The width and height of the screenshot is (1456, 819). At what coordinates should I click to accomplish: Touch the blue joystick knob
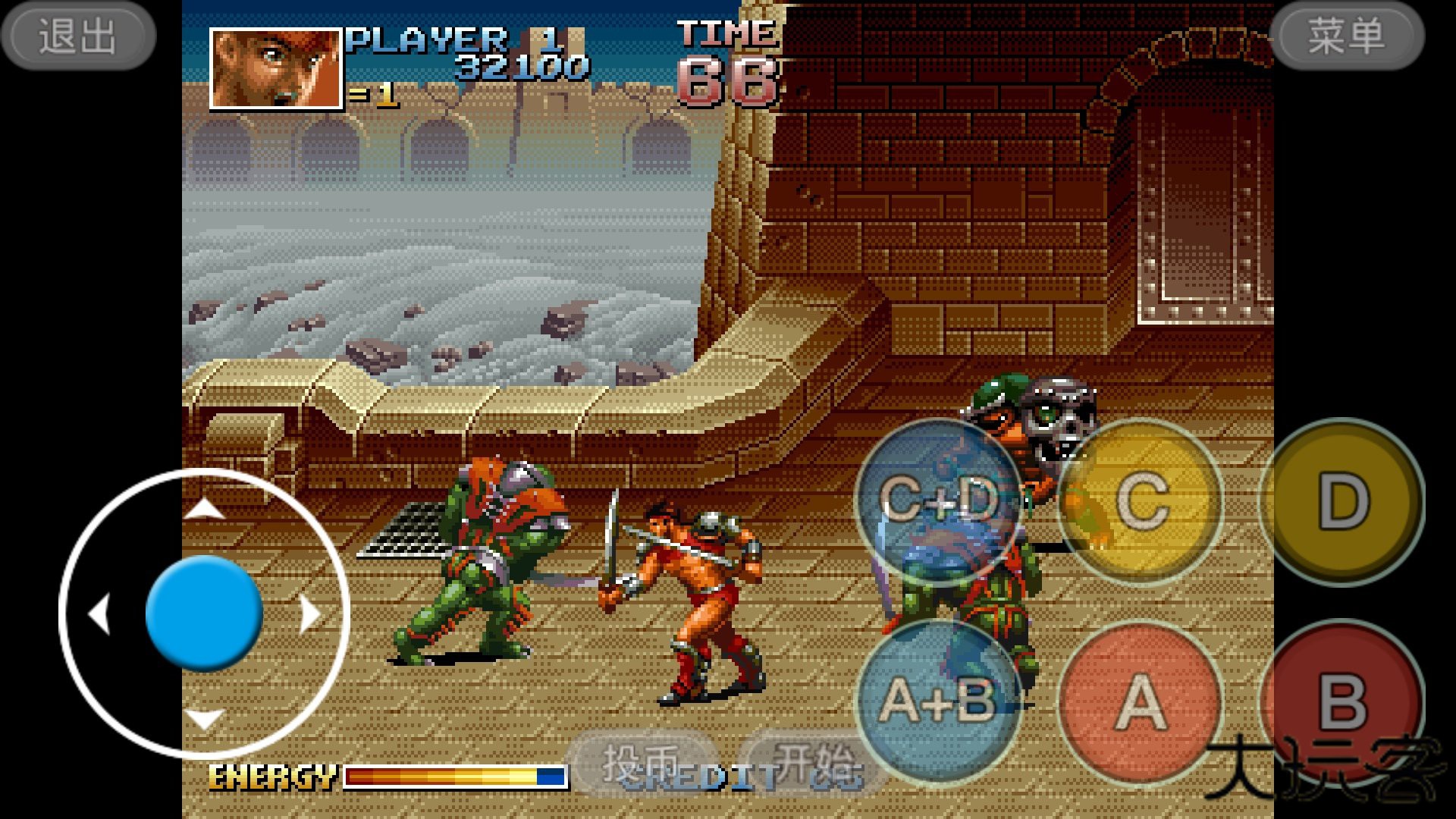click(204, 613)
